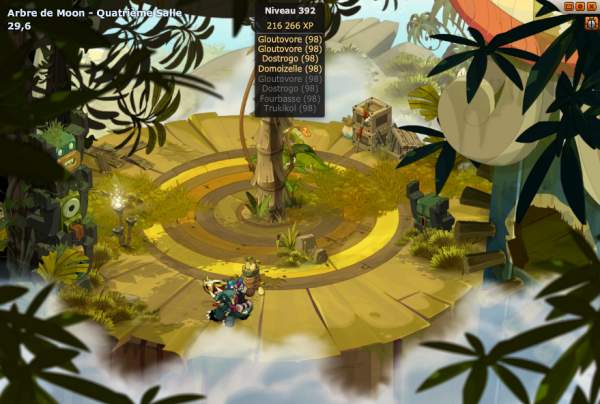This screenshot has height=404, width=600.
Task: Click the orange window button left of gear
Action: point(569,6)
